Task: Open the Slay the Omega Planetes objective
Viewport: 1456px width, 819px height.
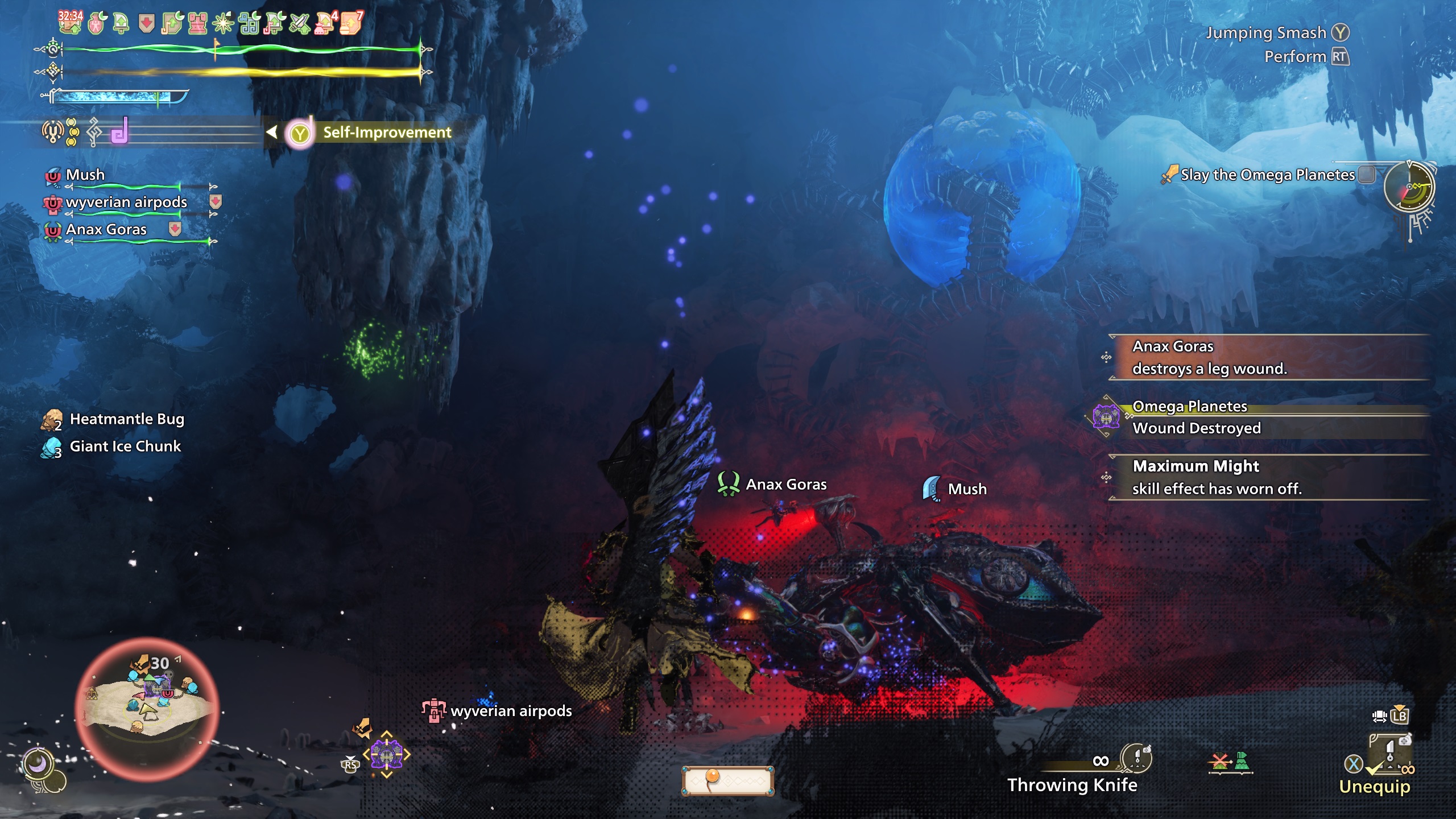Action: [1267, 175]
